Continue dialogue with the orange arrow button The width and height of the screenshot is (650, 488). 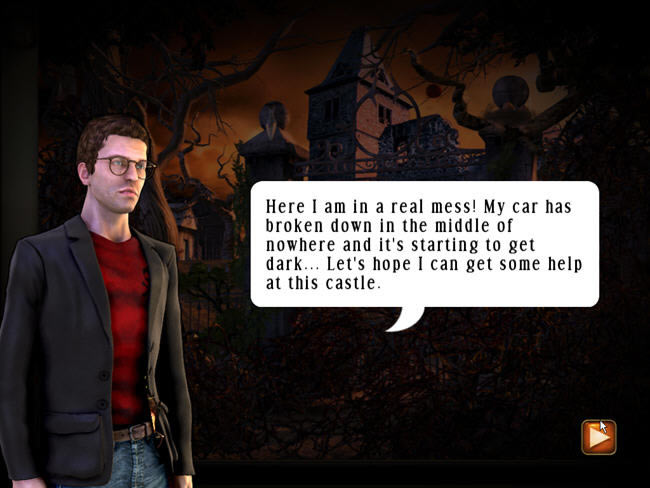[598, 436]
